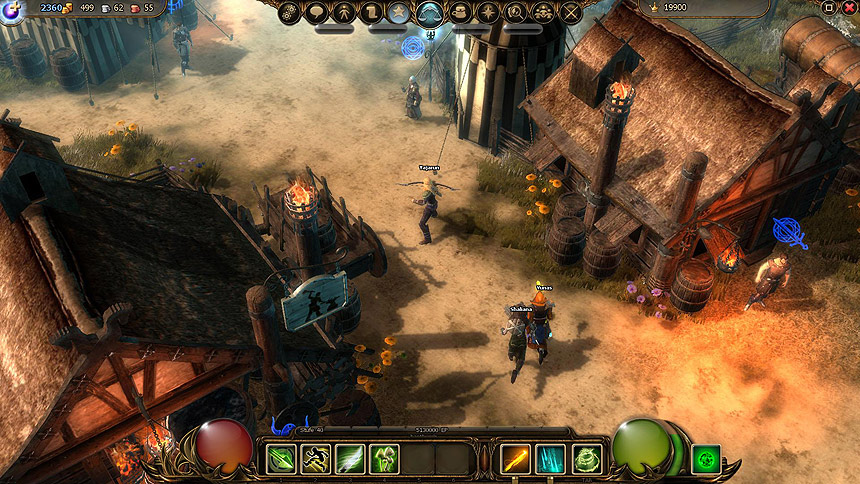Screen dimensions: 860x484
Task: Use the green mushroom skill
Action: click(385, 459)
